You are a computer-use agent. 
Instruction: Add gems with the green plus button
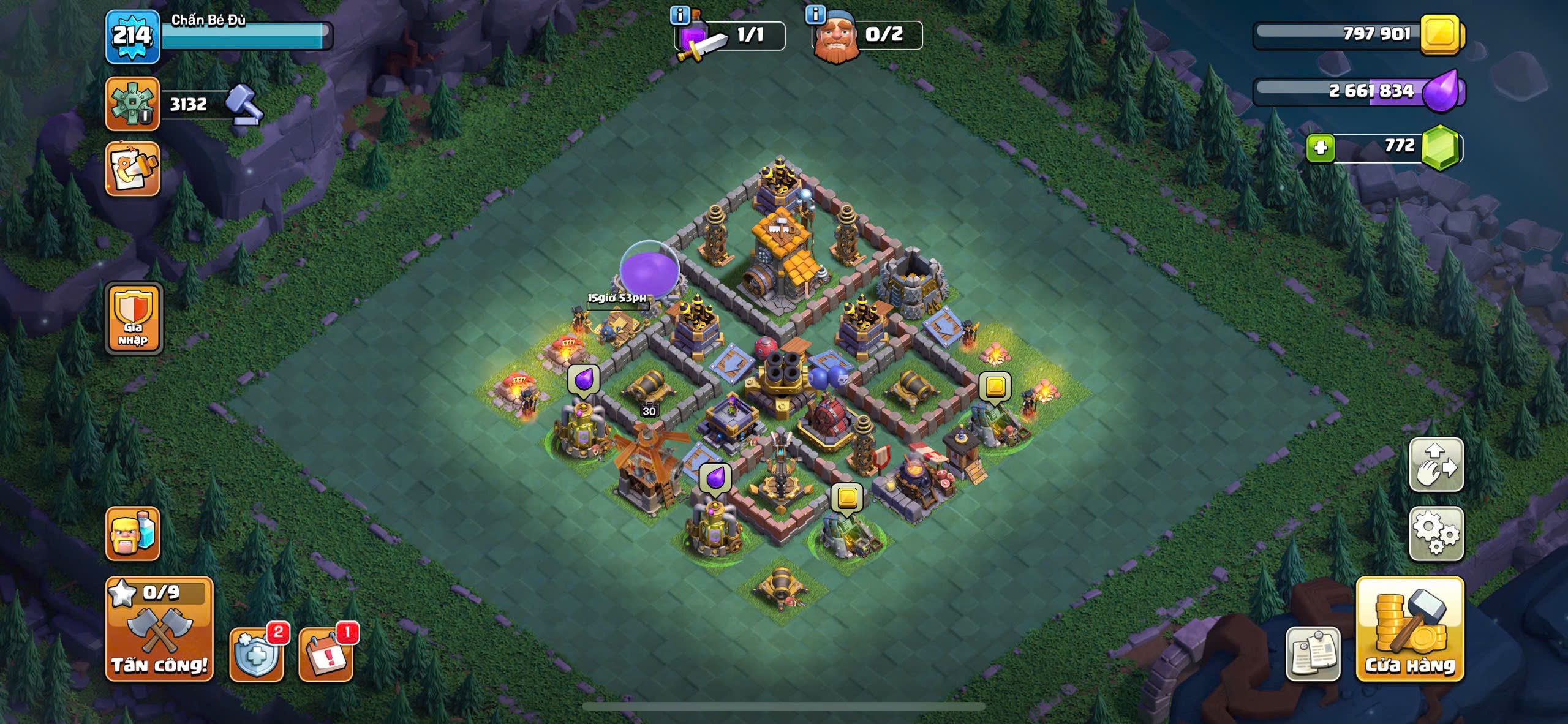pos(1320,148)
